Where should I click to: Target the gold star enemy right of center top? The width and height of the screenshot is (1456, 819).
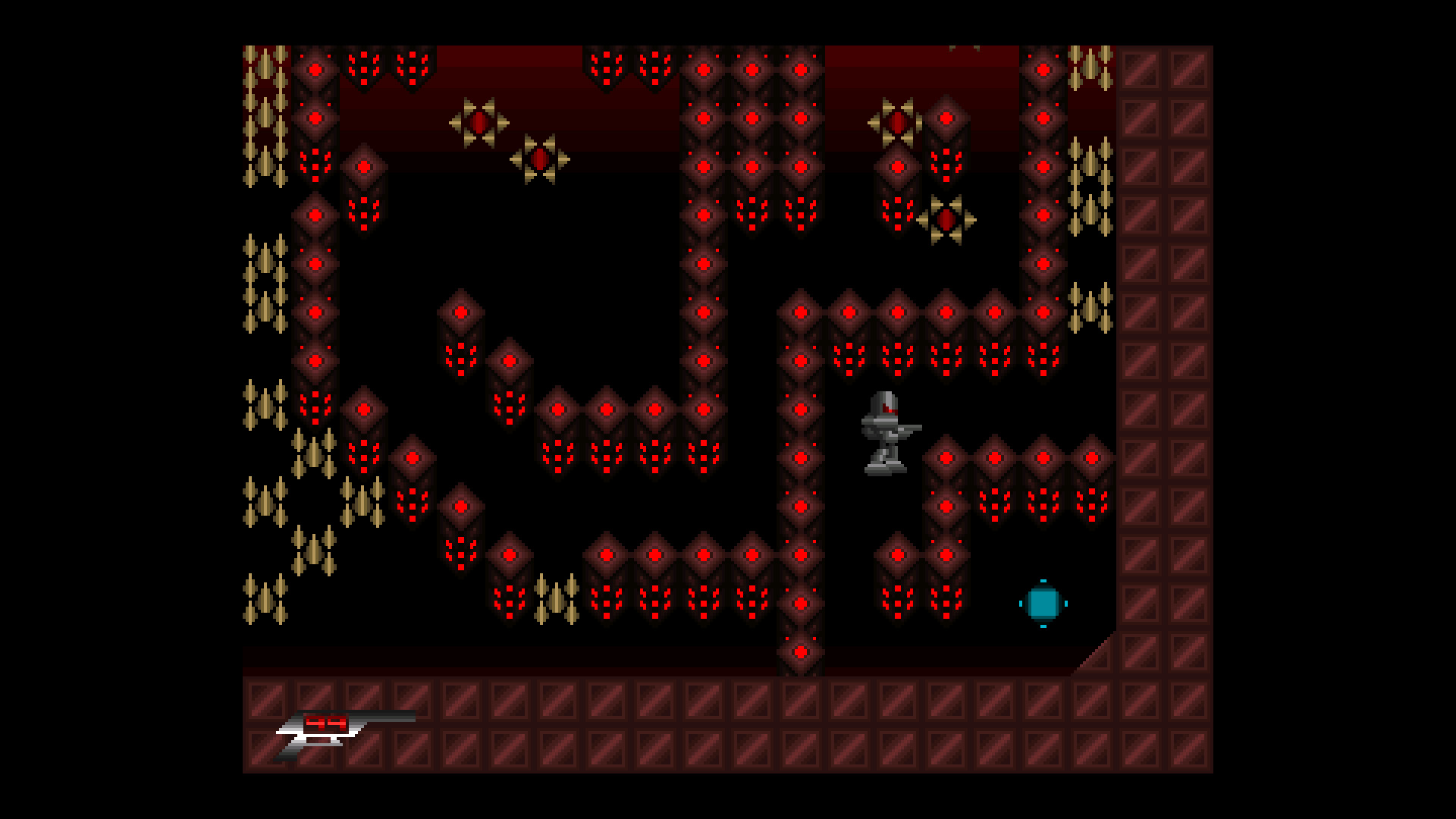946,220
